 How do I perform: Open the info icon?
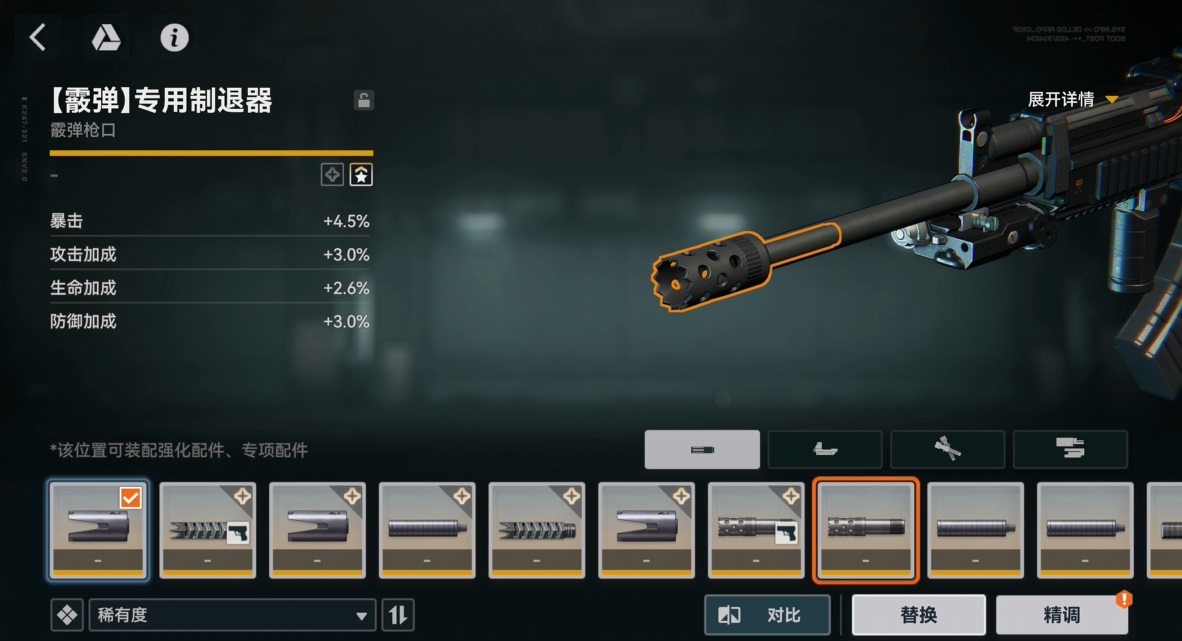(175, 38)
